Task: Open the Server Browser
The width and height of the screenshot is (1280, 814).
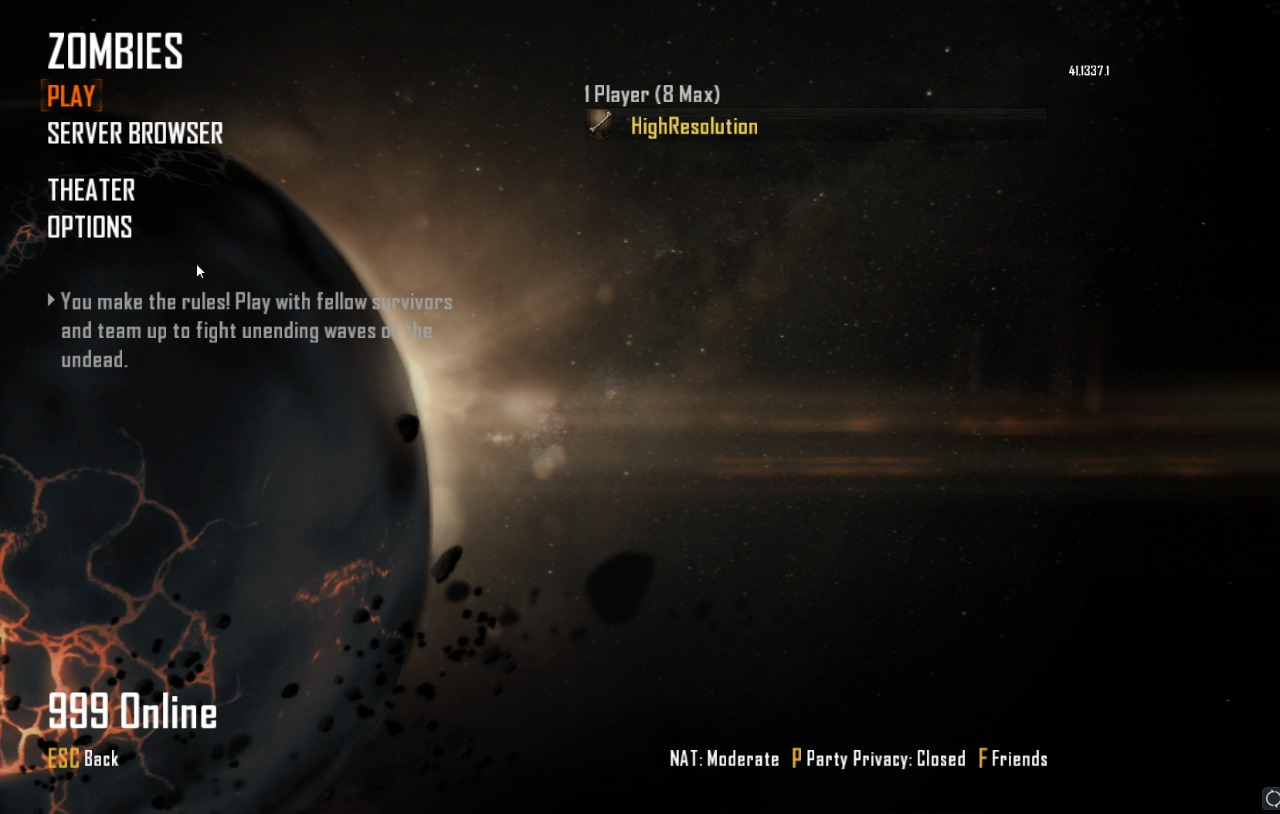Action: pyautogui.click(x=135, y=133)
